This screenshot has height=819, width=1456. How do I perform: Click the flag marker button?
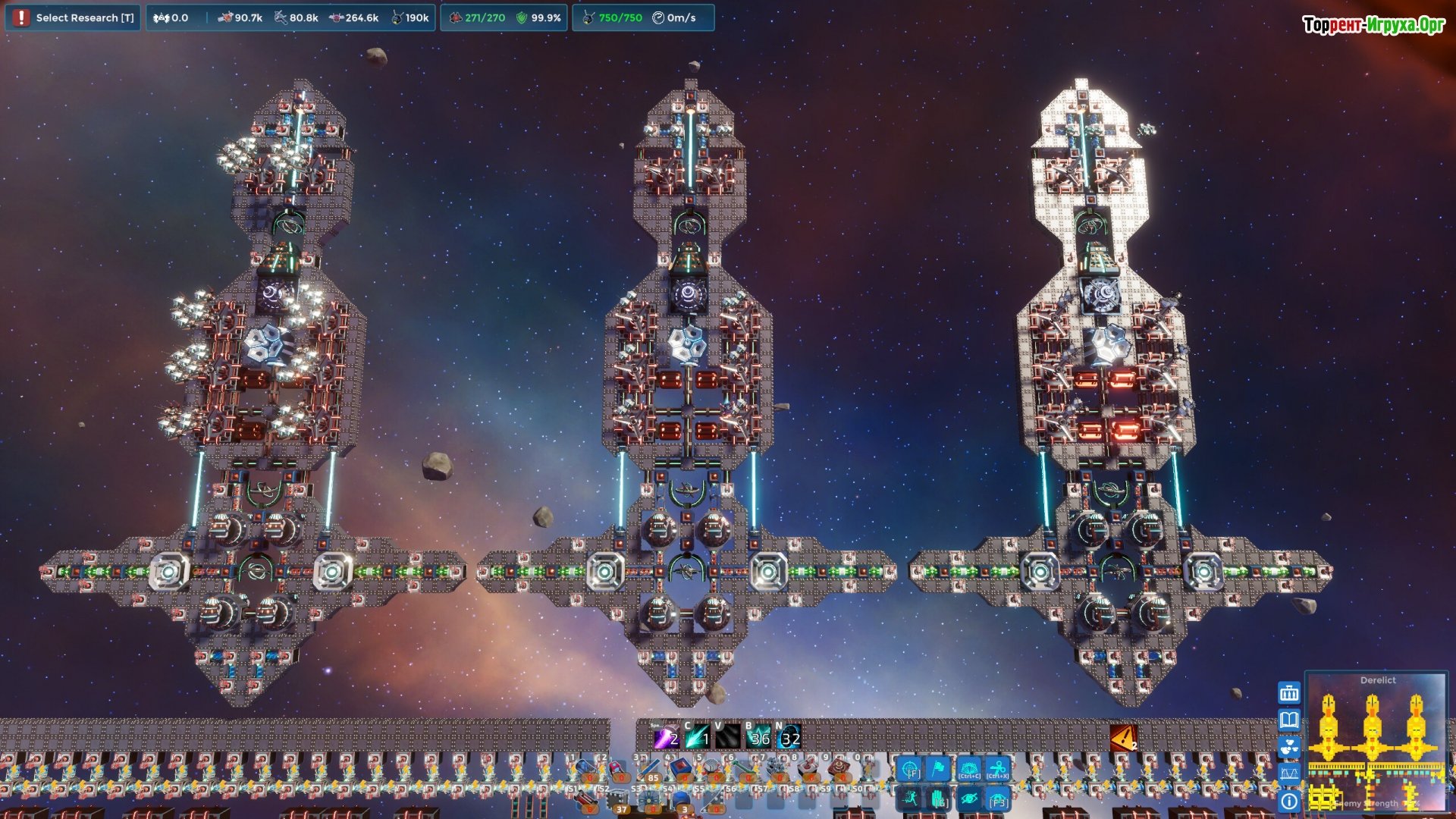pyautogui.click(x=939, y=770)
